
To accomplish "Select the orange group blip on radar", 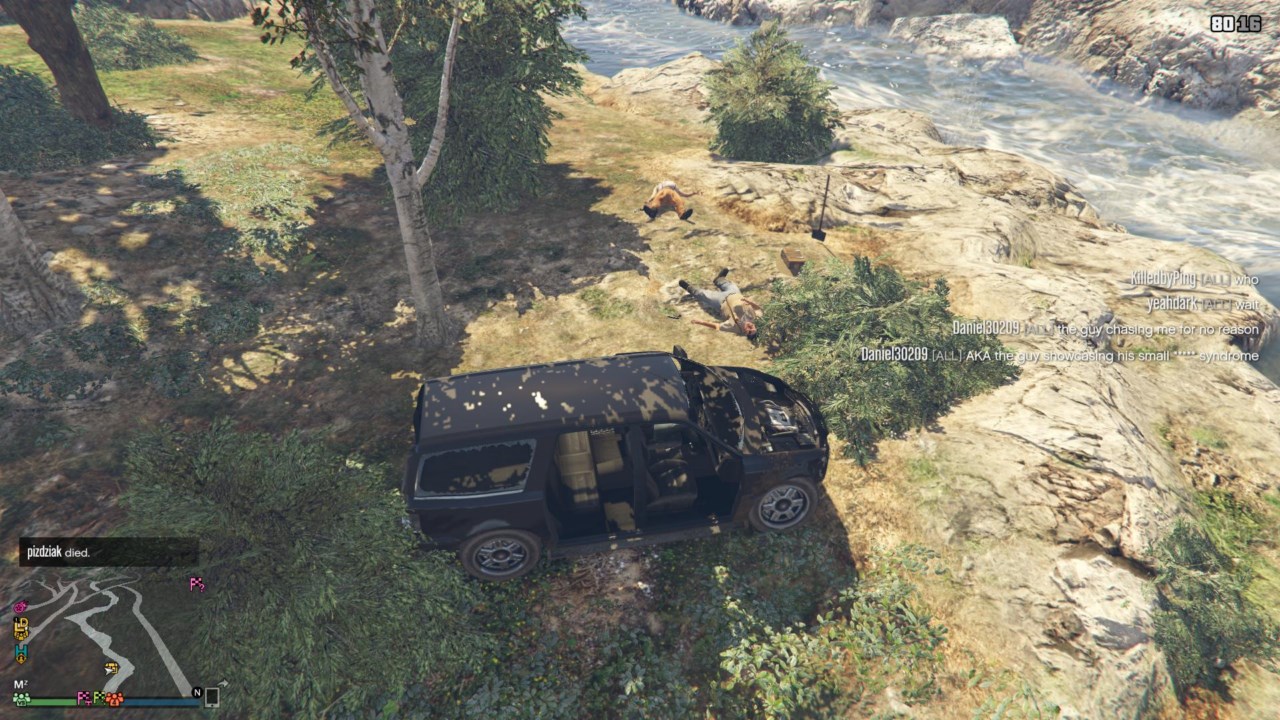I will point(114,698).
